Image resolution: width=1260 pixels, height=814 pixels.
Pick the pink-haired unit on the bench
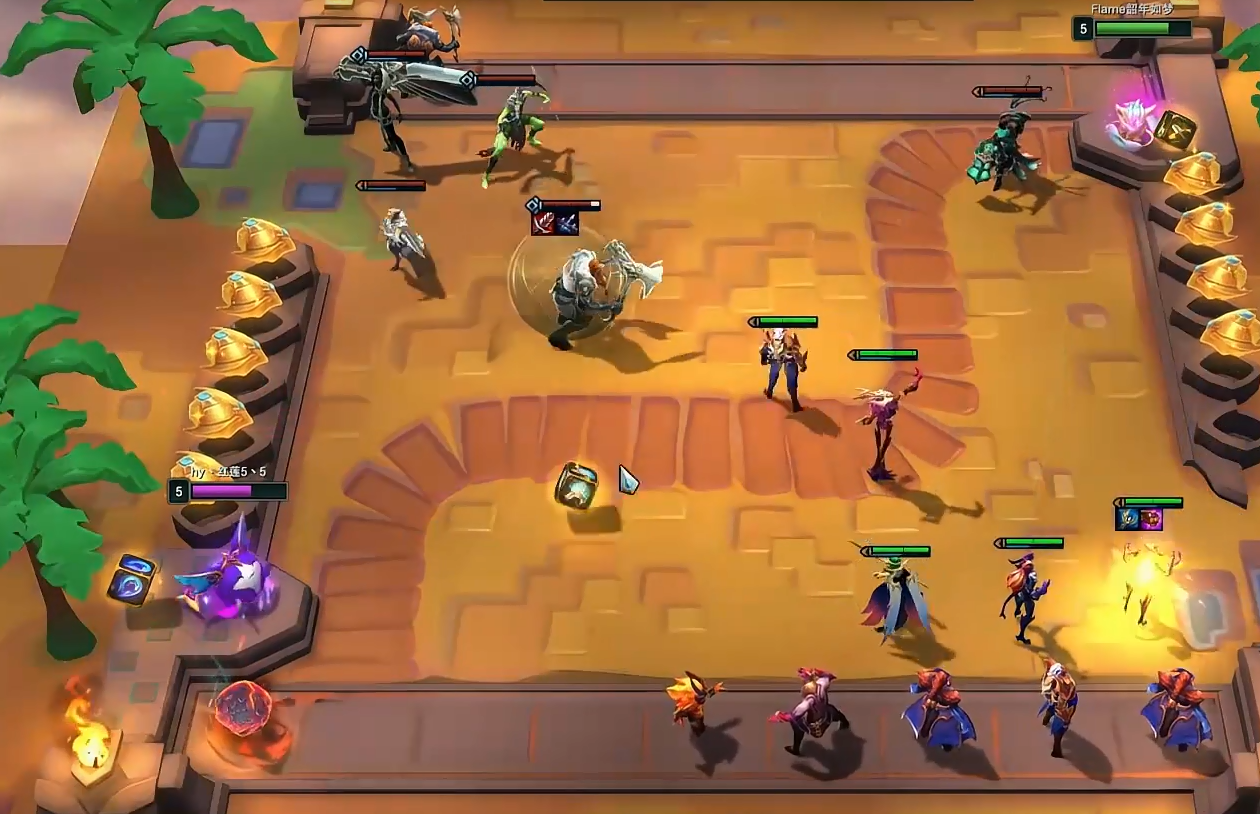pyautogui.click(x=813, y=707)
